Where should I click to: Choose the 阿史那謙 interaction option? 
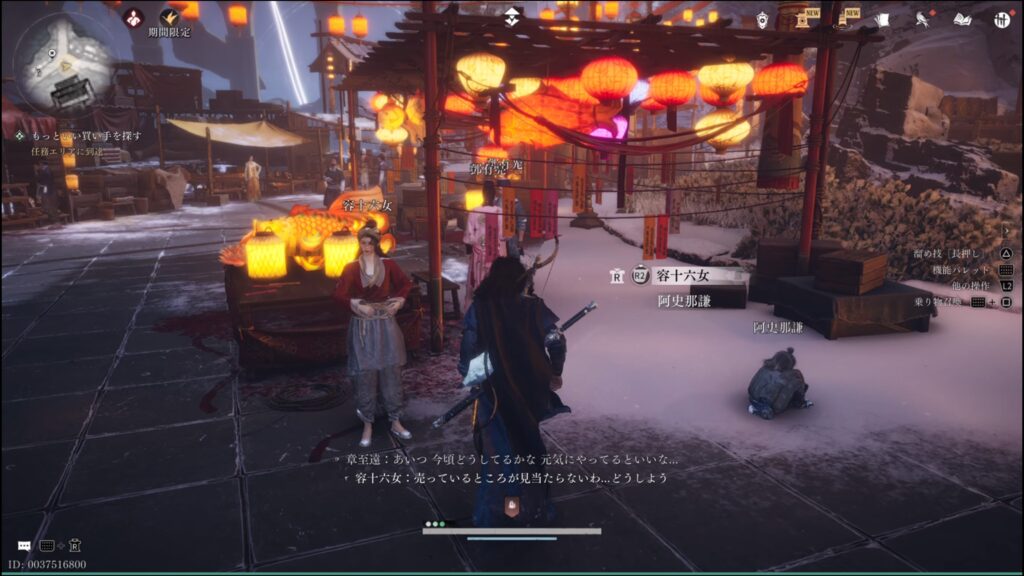(x=684, y=300)
